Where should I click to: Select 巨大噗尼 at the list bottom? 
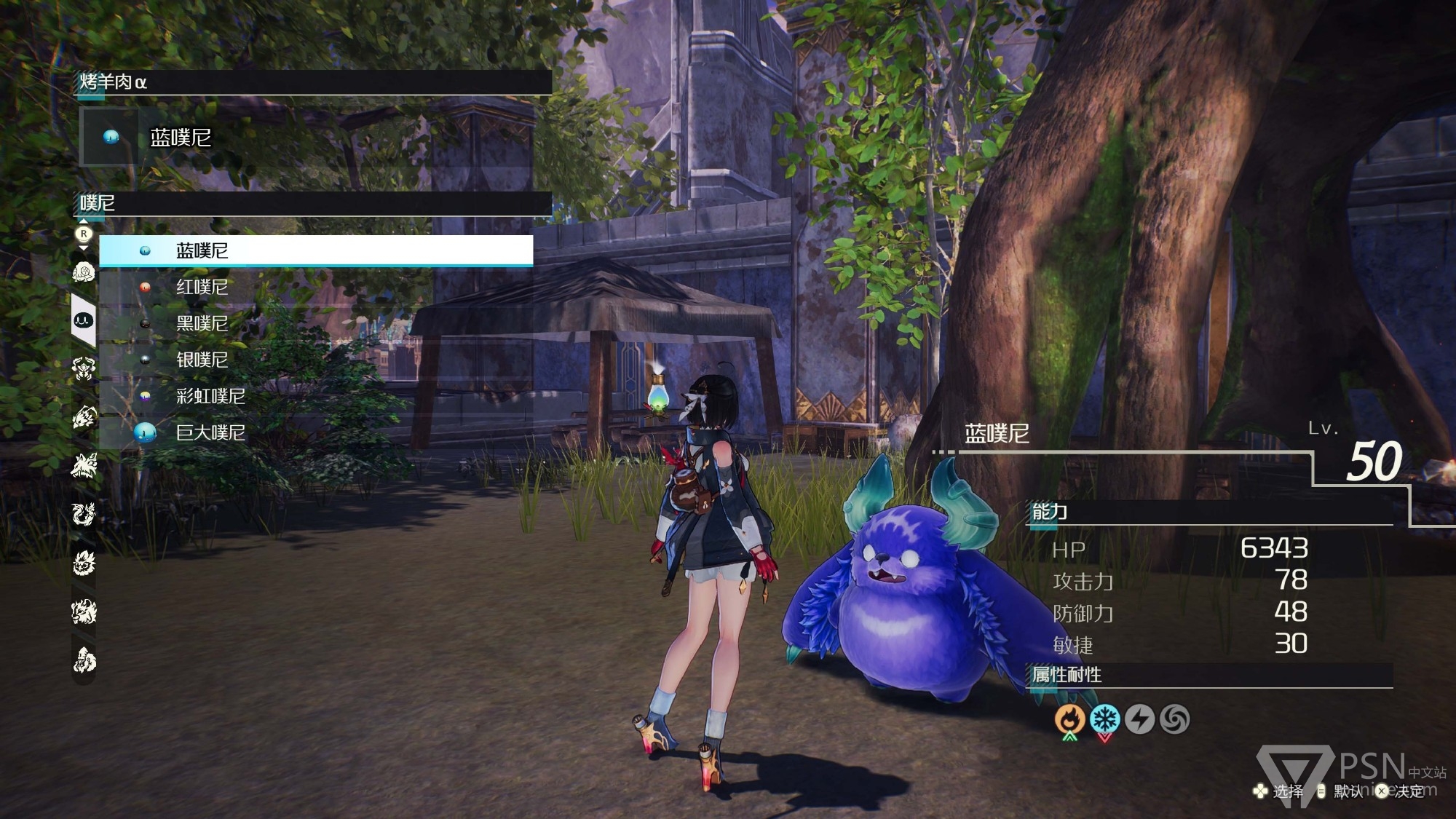click(315, 432)
